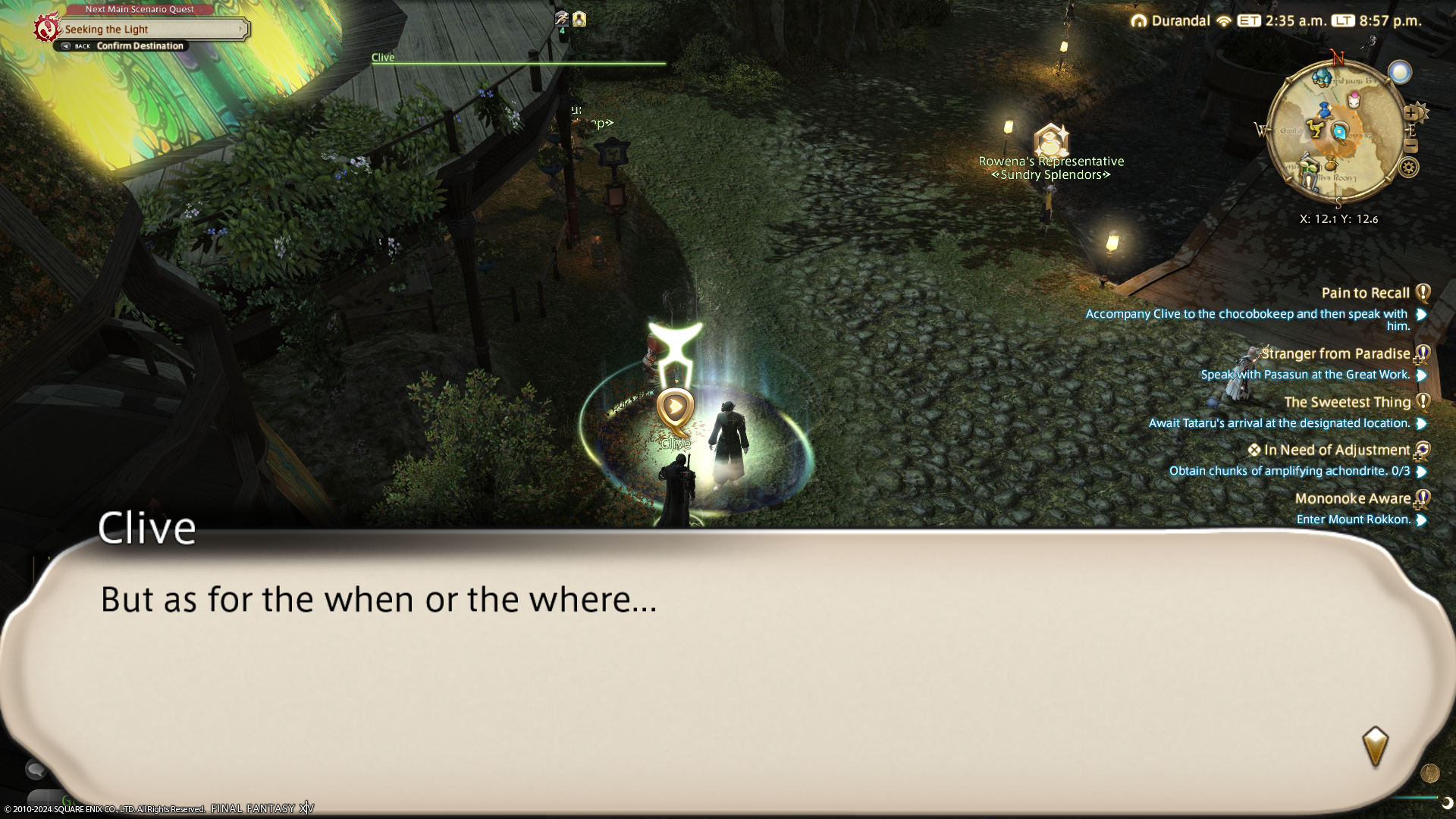This screenshot has width=1456, height=819.
Task: Click the Durandal world server info entry
Action: (1171, 21)
